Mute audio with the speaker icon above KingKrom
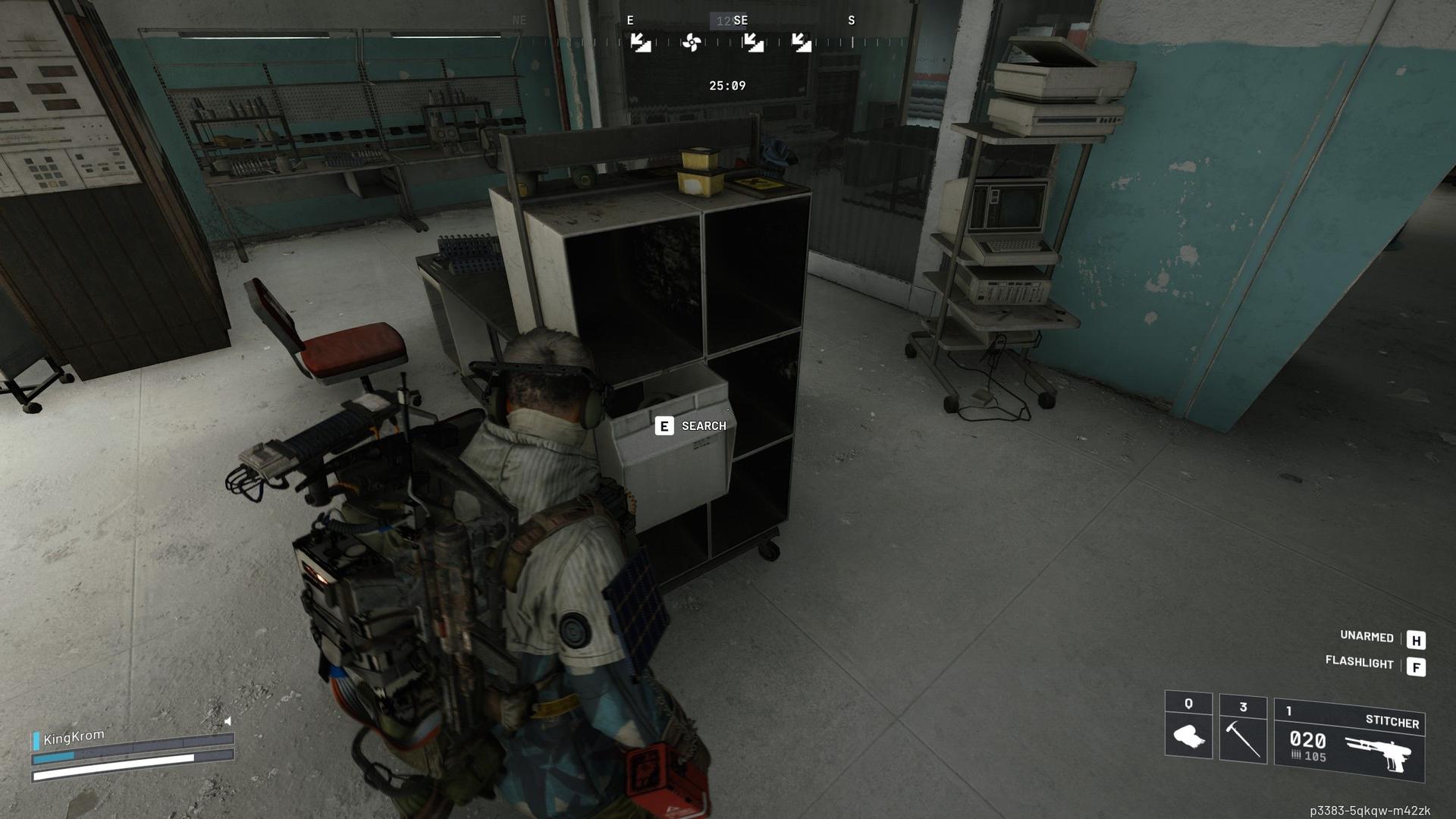 [x=226, y=723]
